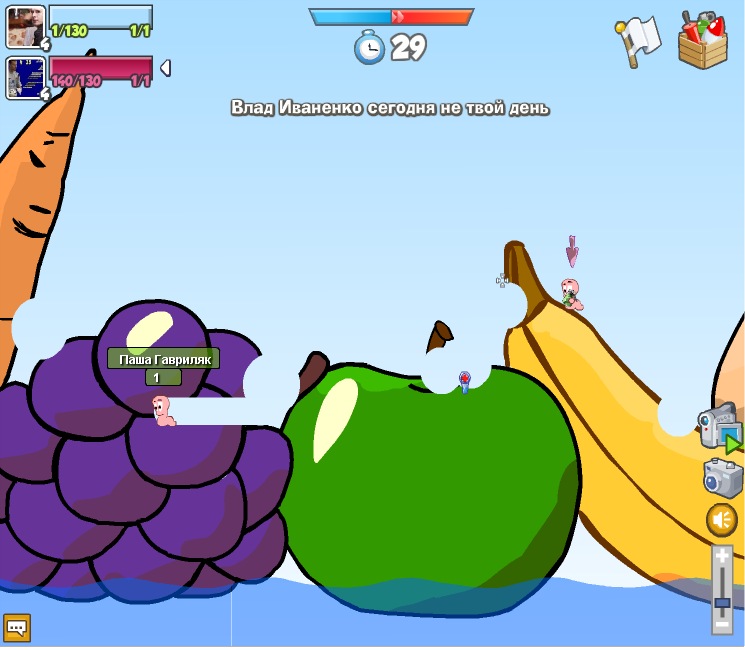Click the zoom slider handle

tap(722, 602)
